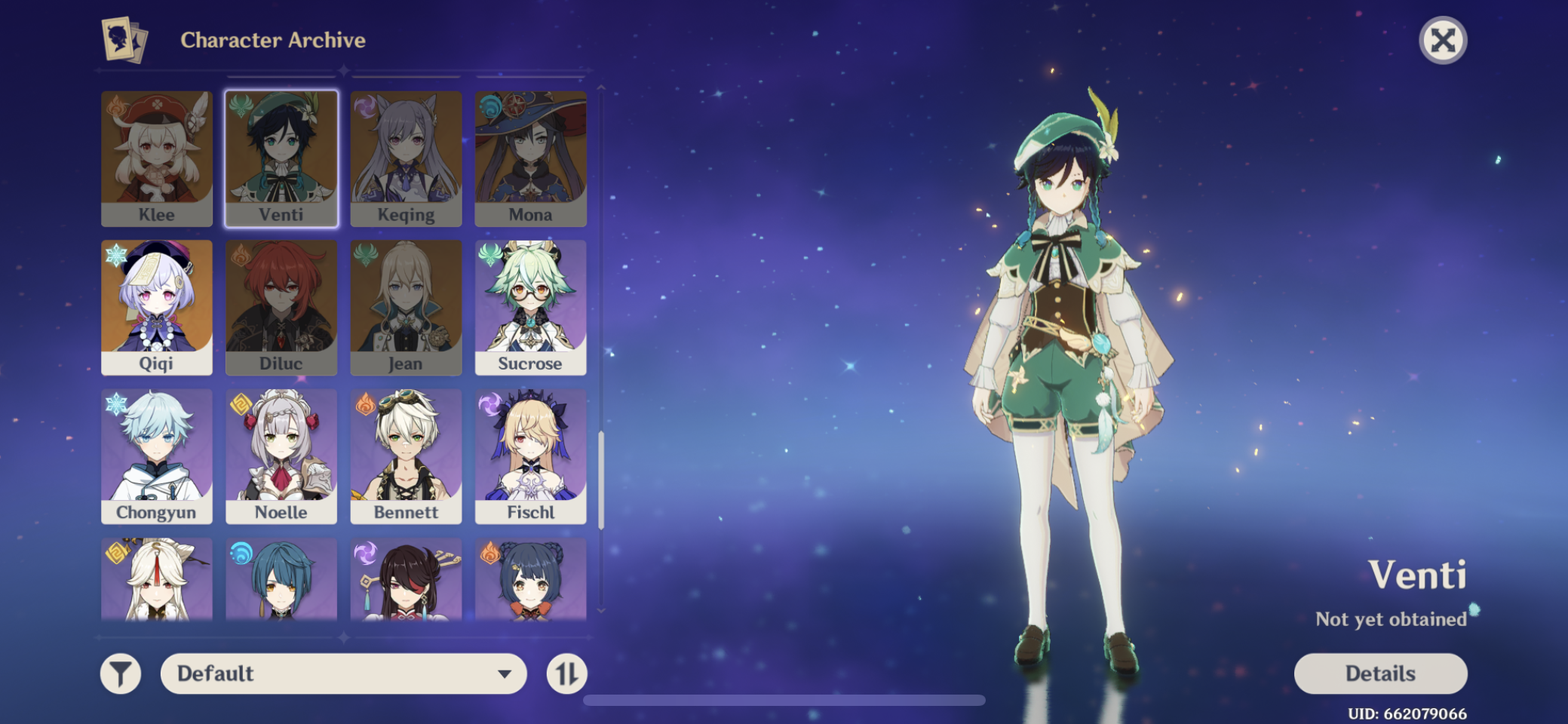Viewport: 1568px width, 724px height.
Task: Close the Character Archive screen
Action: tap(1442, 40)
